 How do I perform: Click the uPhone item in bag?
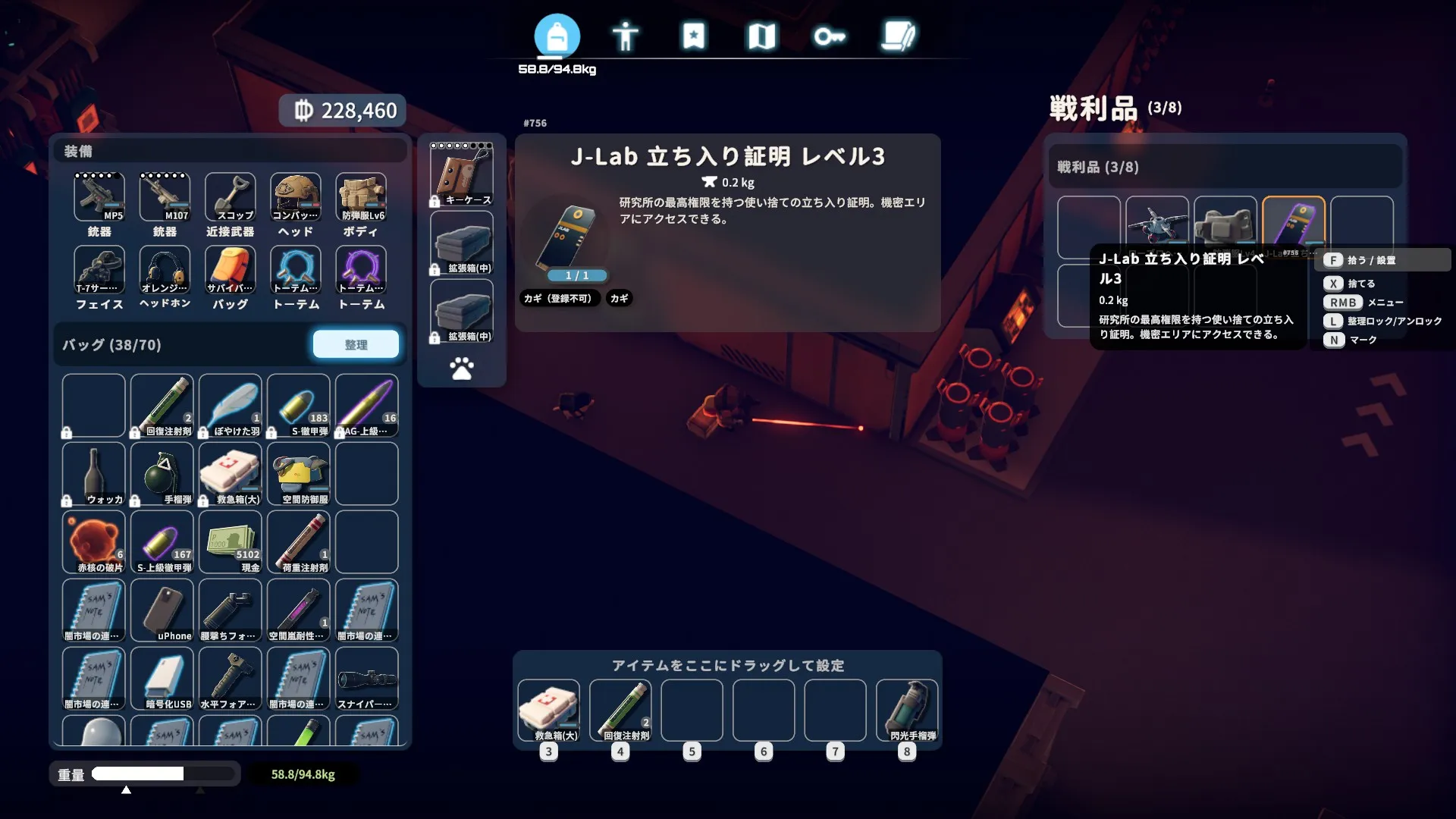click(x=162, y=610)
